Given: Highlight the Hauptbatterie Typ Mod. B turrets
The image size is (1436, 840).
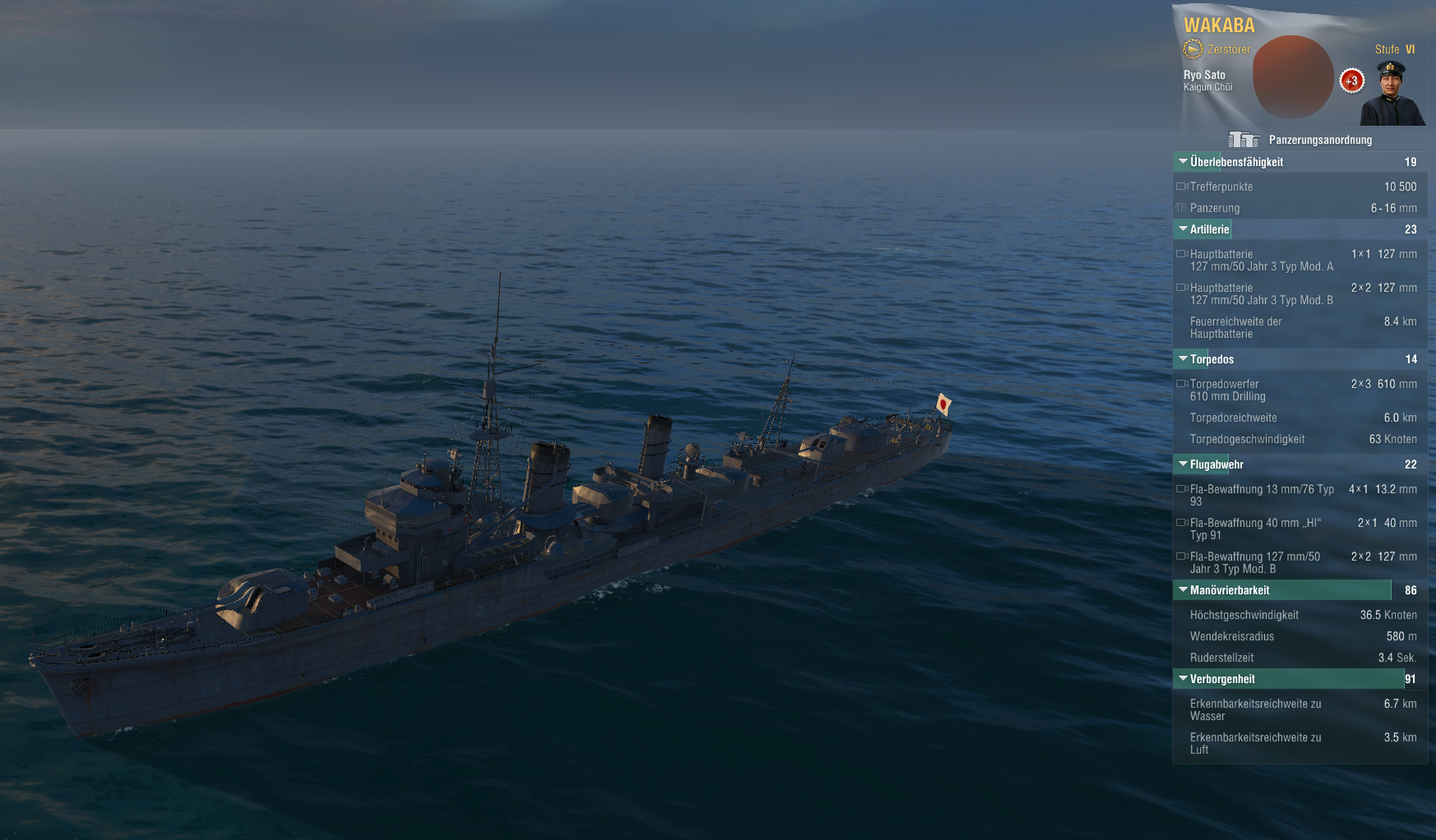Looking at the screenshot, I should (1182, 288).
